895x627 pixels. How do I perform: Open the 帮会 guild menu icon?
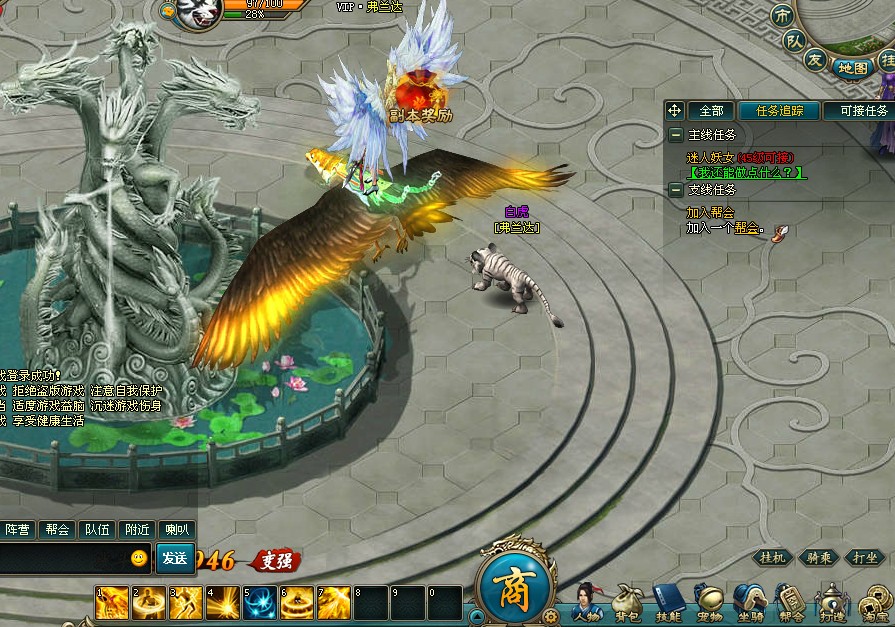point(790,605)
